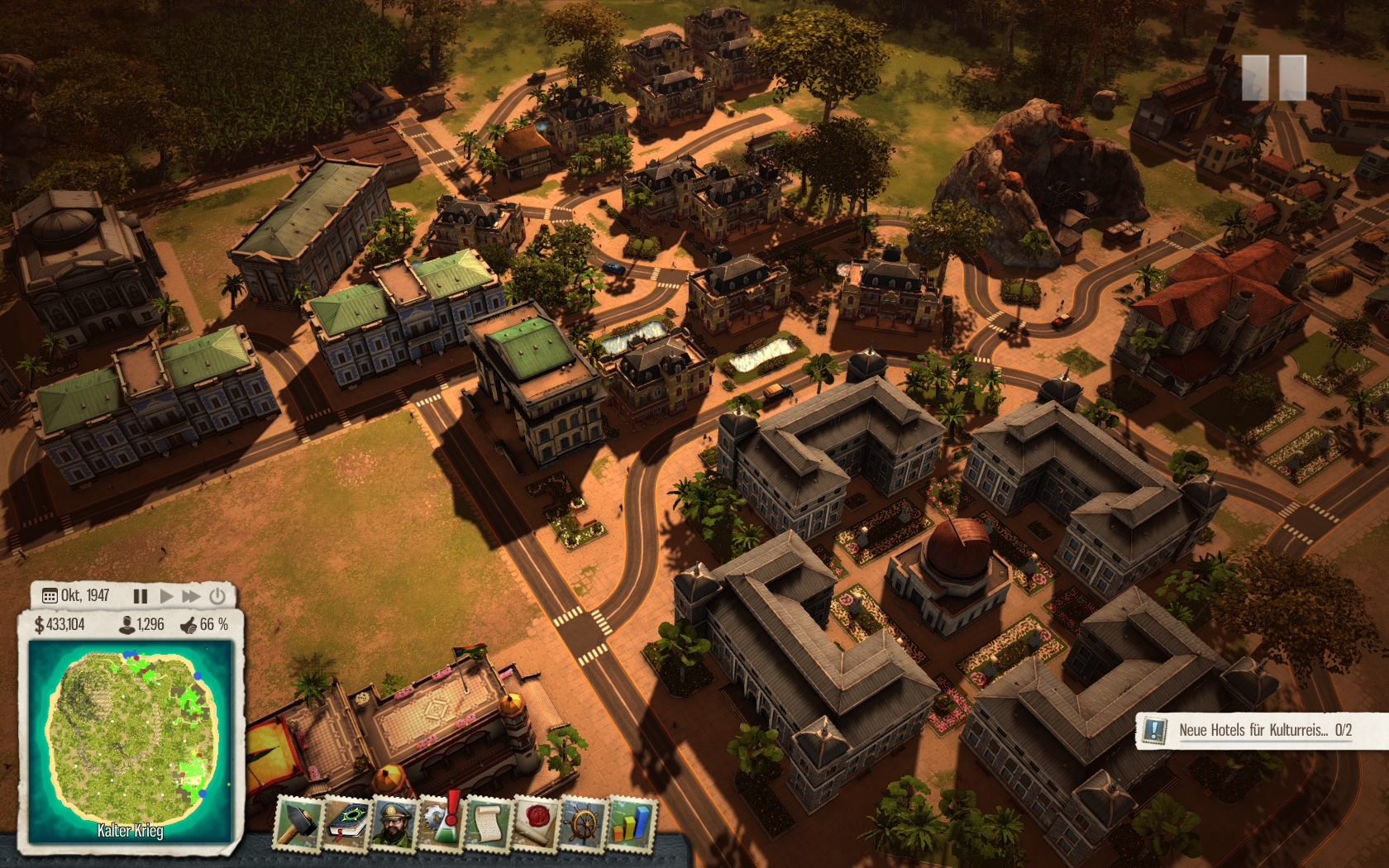
Task: Open the build menu hammer stamp
Action: 298,823
